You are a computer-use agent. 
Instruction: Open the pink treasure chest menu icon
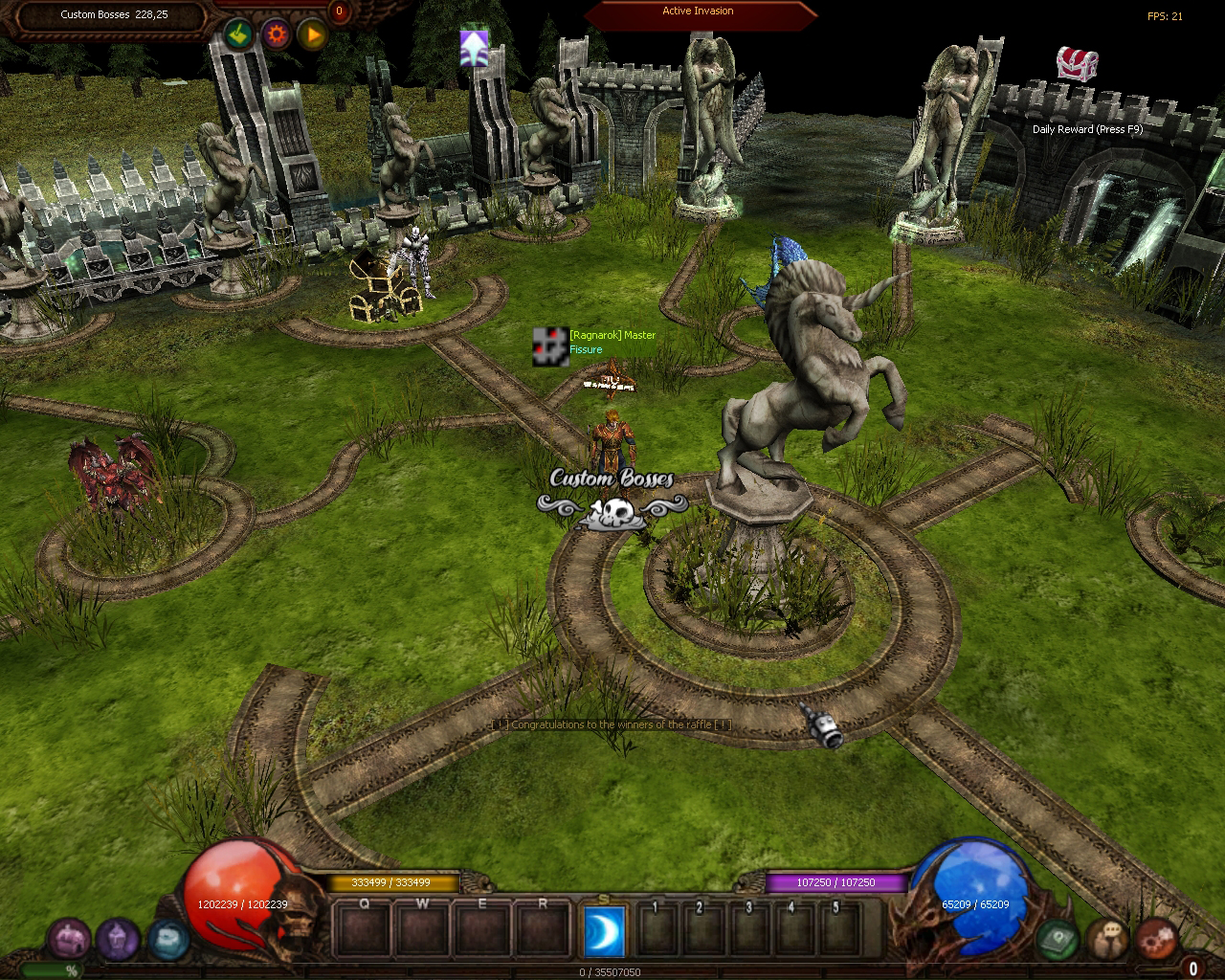point(69,939)
